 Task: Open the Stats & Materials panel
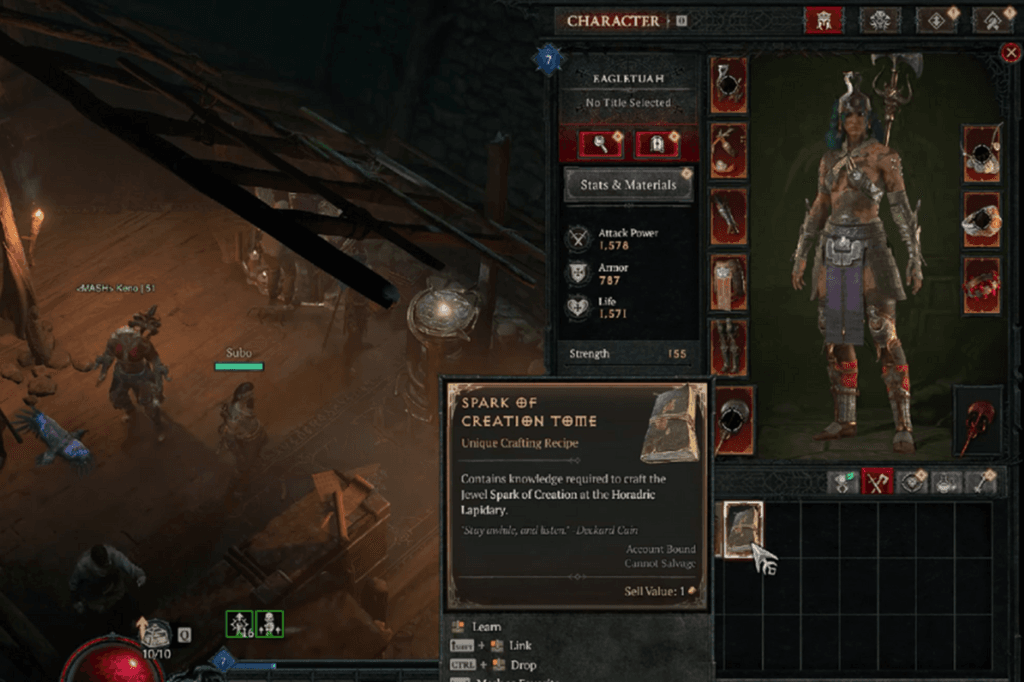click(x=628, y=185)
